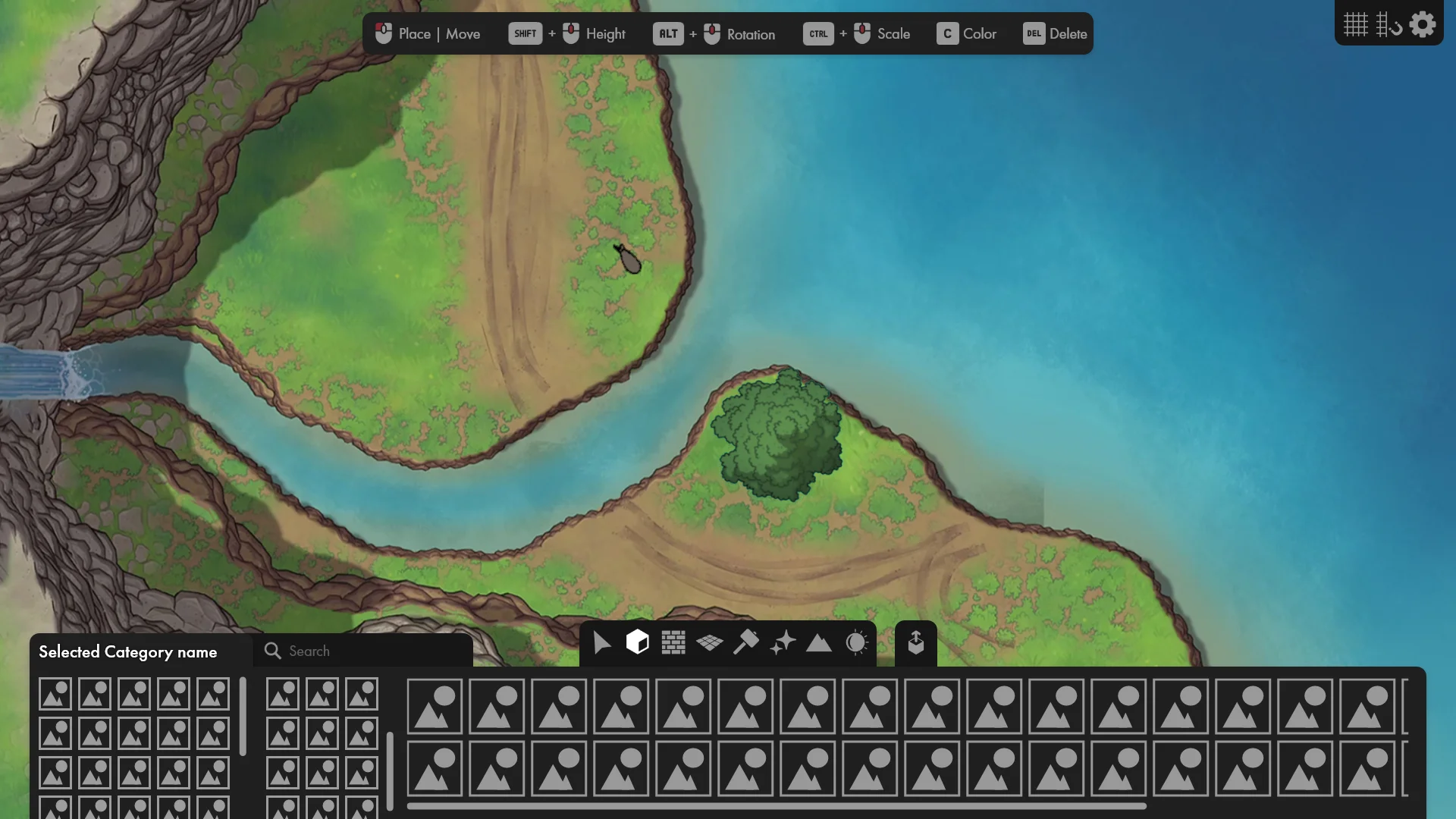Open the Selected Category name picker
This screenshot has width=1456, height=819.
127,651
